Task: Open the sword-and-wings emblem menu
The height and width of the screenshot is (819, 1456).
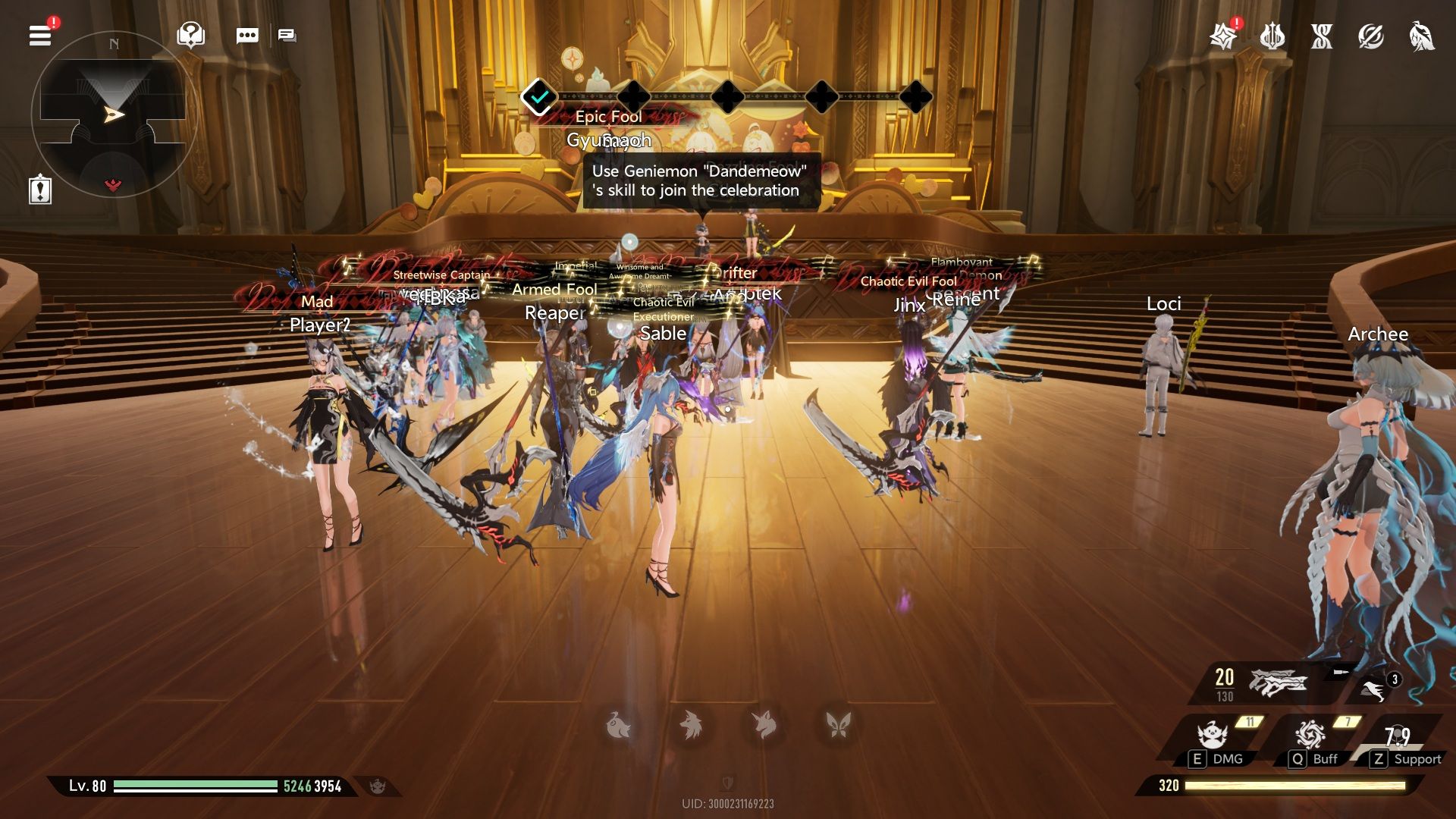Action: (x=1272, y=36)
